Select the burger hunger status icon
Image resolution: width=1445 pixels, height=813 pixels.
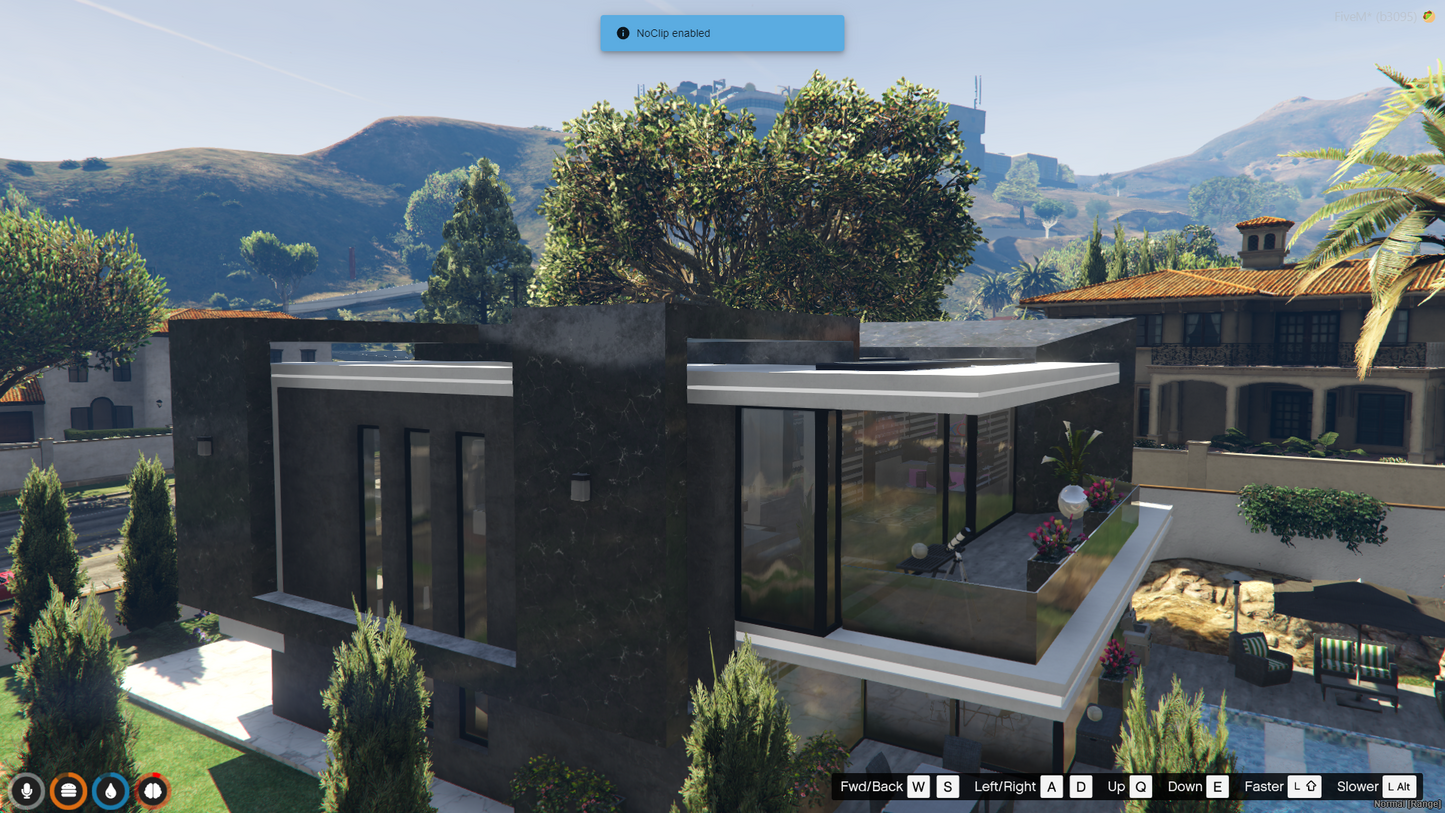[69, 790]
